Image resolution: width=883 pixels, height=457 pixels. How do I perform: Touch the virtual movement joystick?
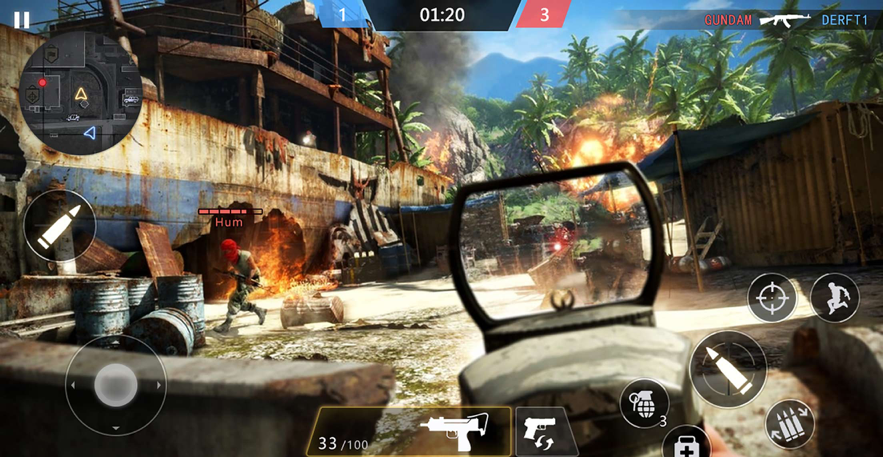tap(115, 384)
